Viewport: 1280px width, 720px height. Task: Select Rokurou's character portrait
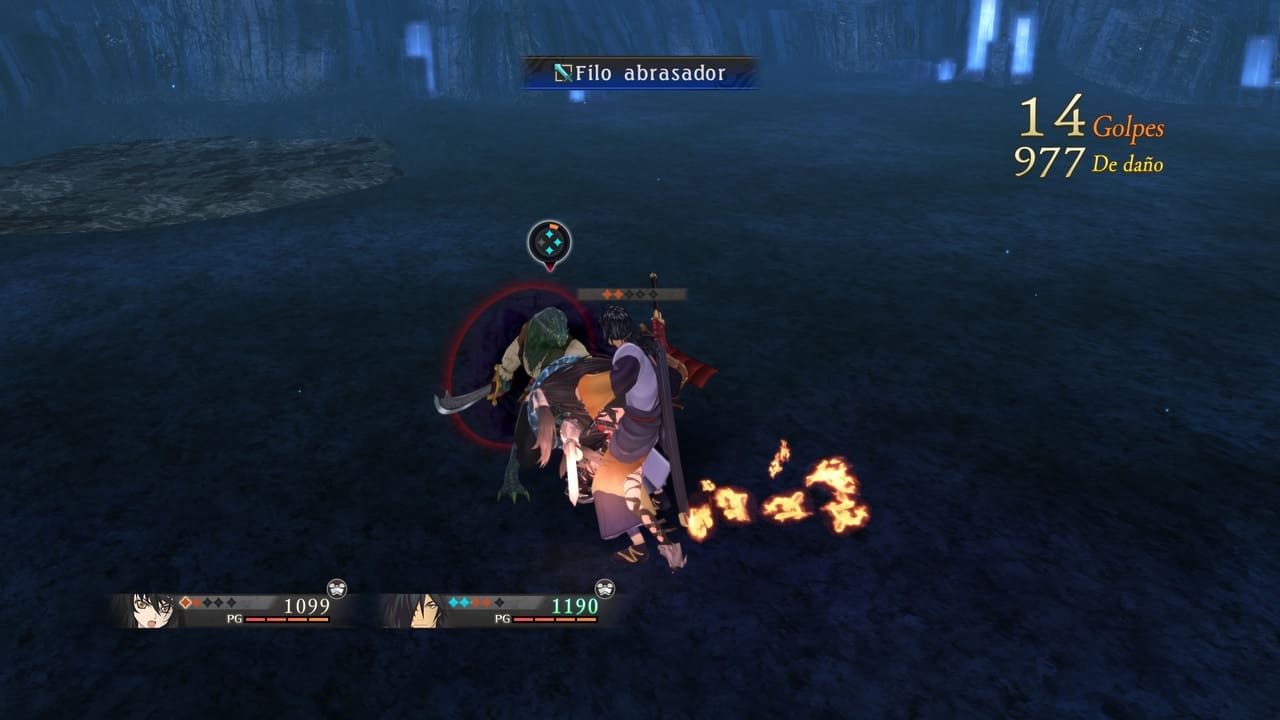pos(420,610)
